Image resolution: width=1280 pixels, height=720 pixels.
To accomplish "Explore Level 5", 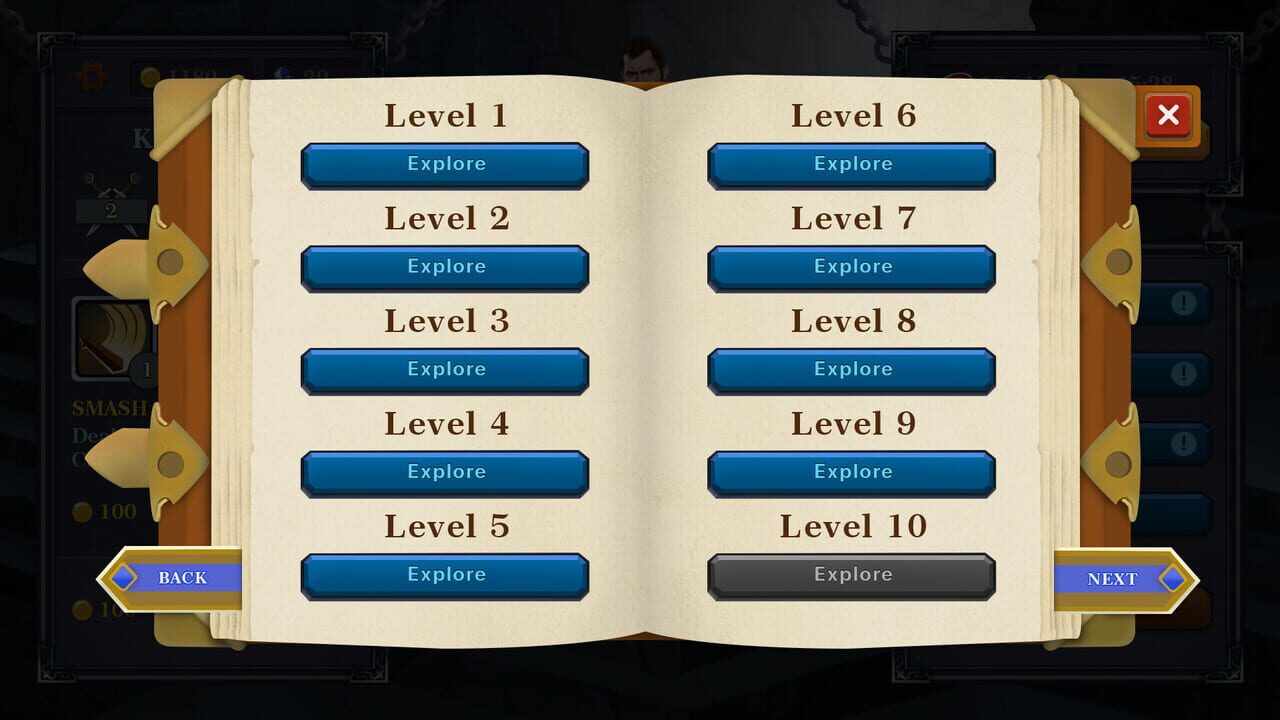I will pos(445,574).
